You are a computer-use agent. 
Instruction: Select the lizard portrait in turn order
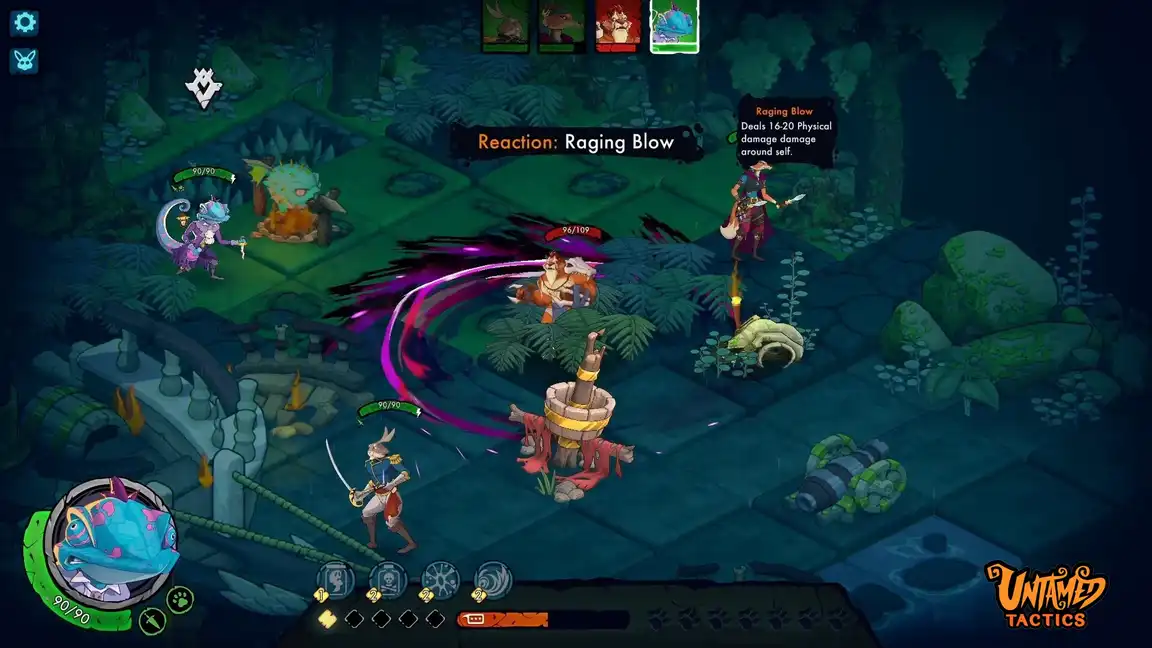561,25
